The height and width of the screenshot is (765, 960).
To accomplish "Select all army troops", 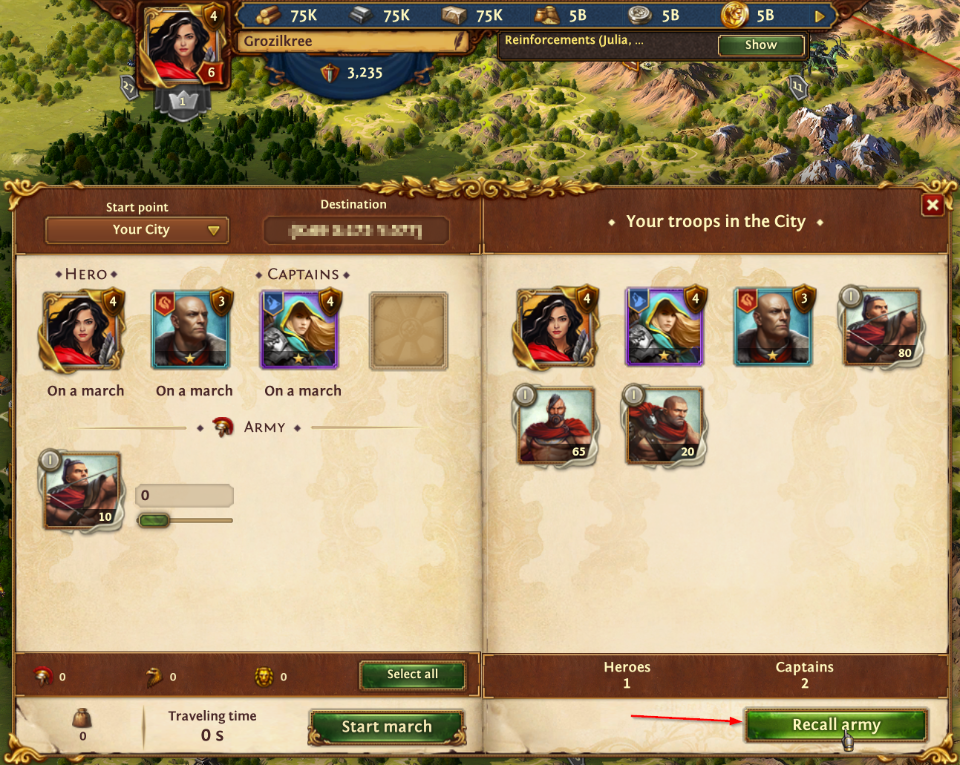I will click(x=412, y=675).
